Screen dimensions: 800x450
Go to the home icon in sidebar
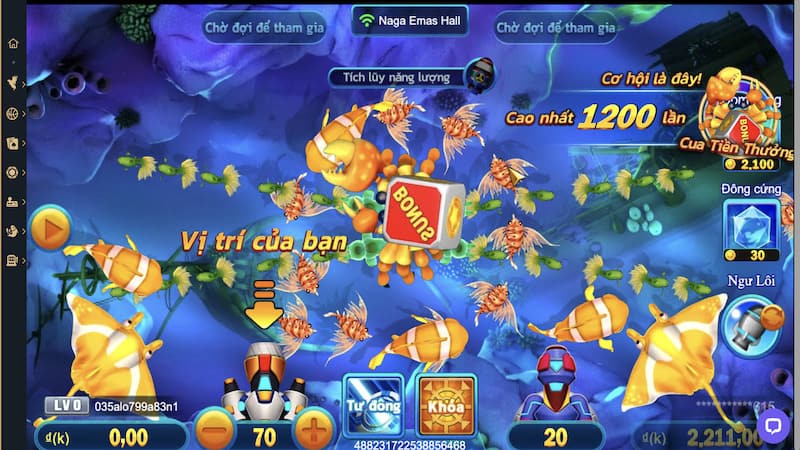(x=13, y=44)
